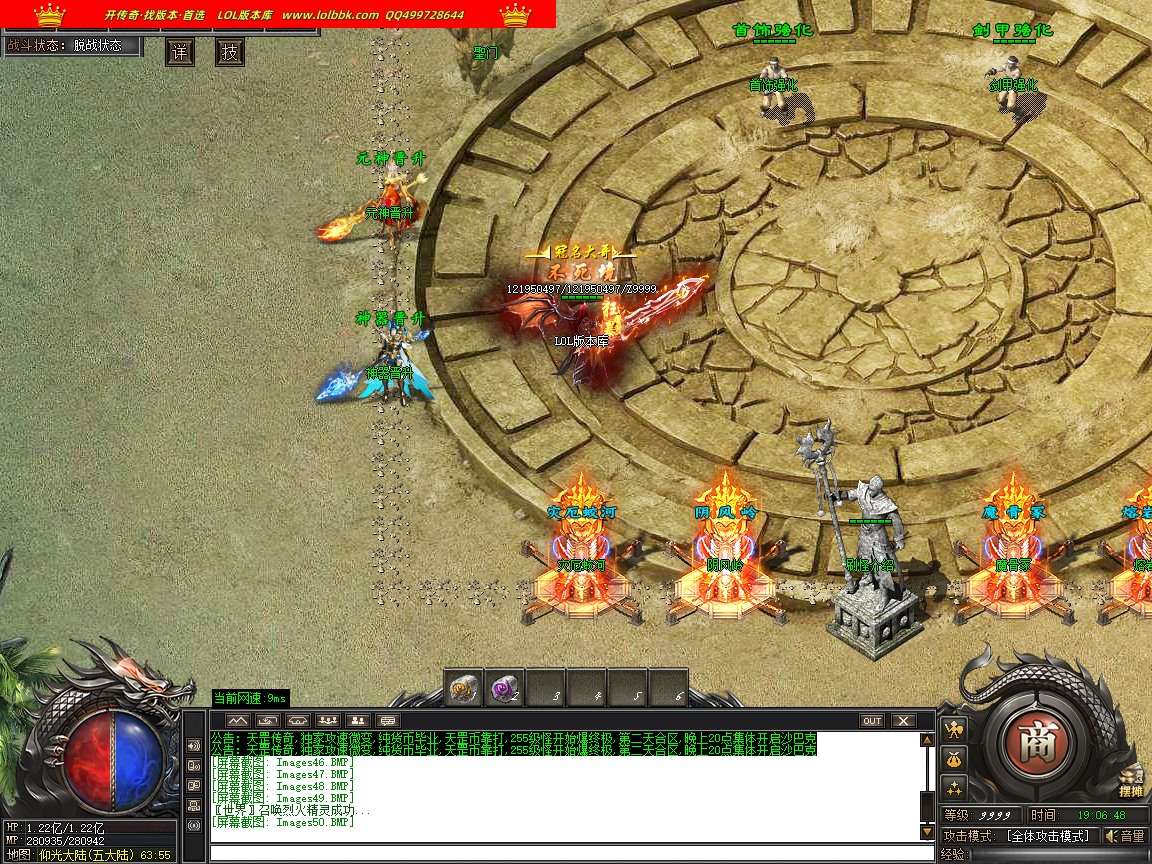Viewport: 1152px width, 864px height.
Task: Close the chat panel with X
Action: [903, 720]
